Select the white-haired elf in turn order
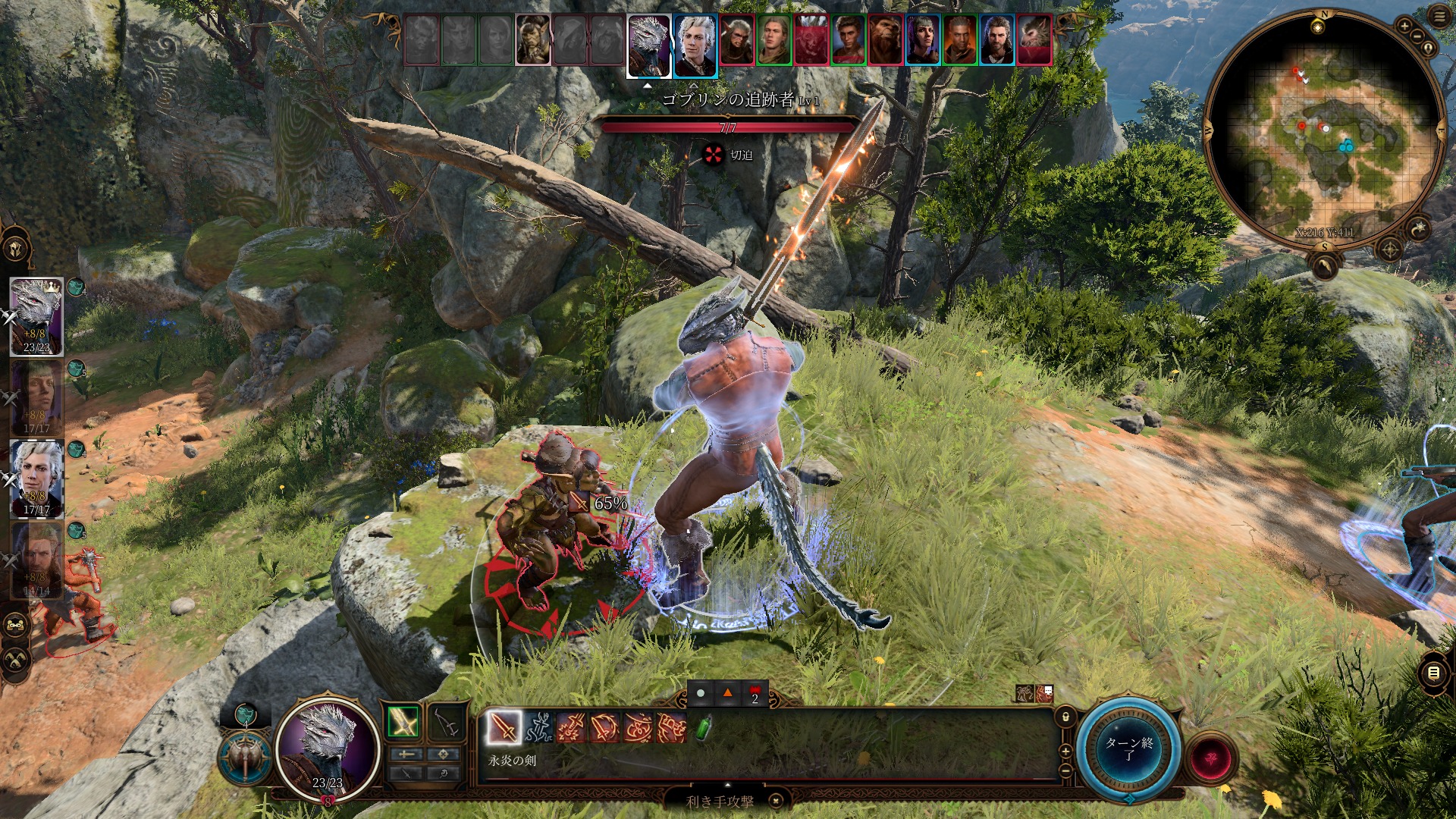This screenshot has width=1456, height=819. pyautogui.click(x=695, y=45)
